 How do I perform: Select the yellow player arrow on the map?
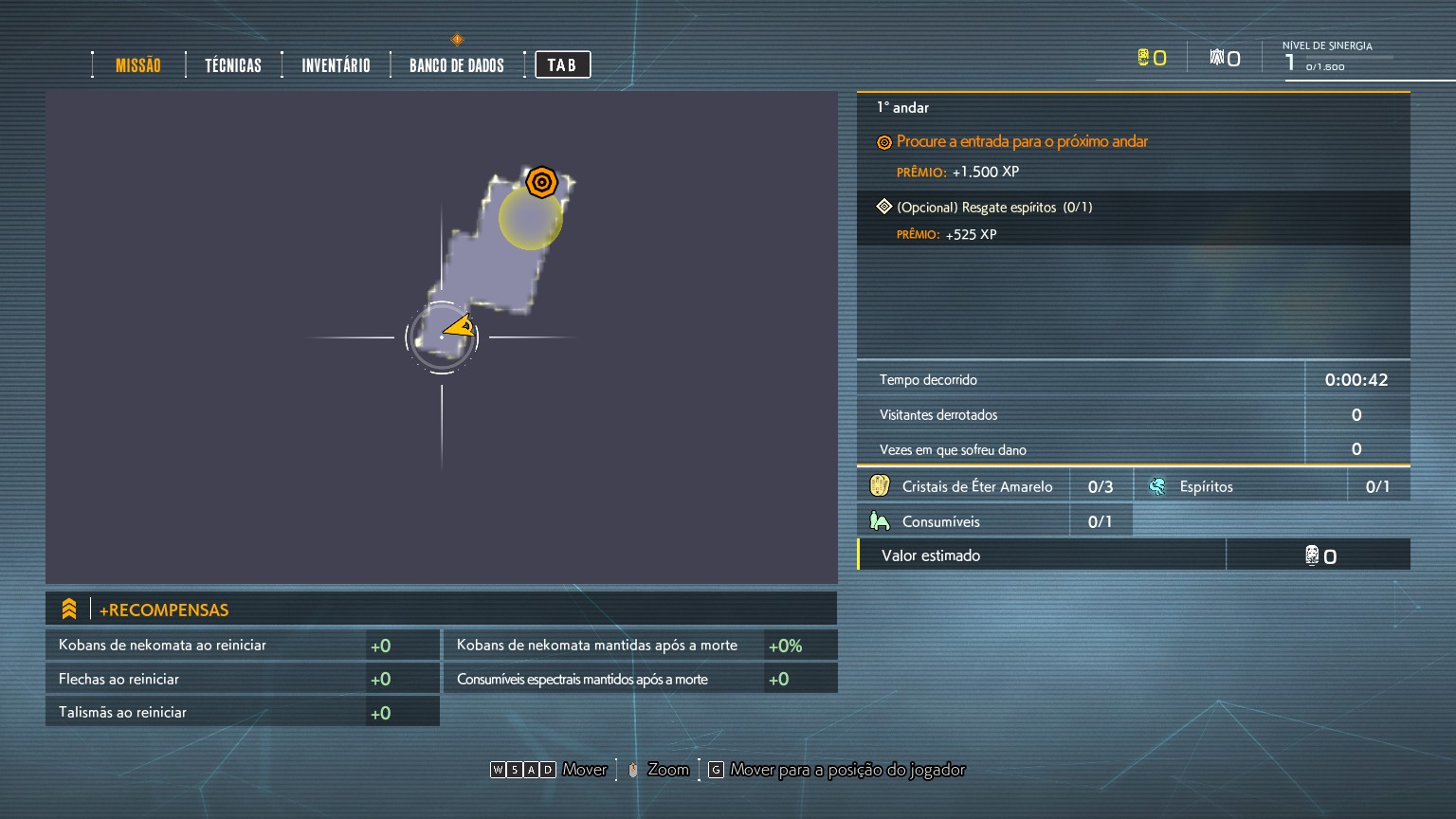(x=460, y=328)
